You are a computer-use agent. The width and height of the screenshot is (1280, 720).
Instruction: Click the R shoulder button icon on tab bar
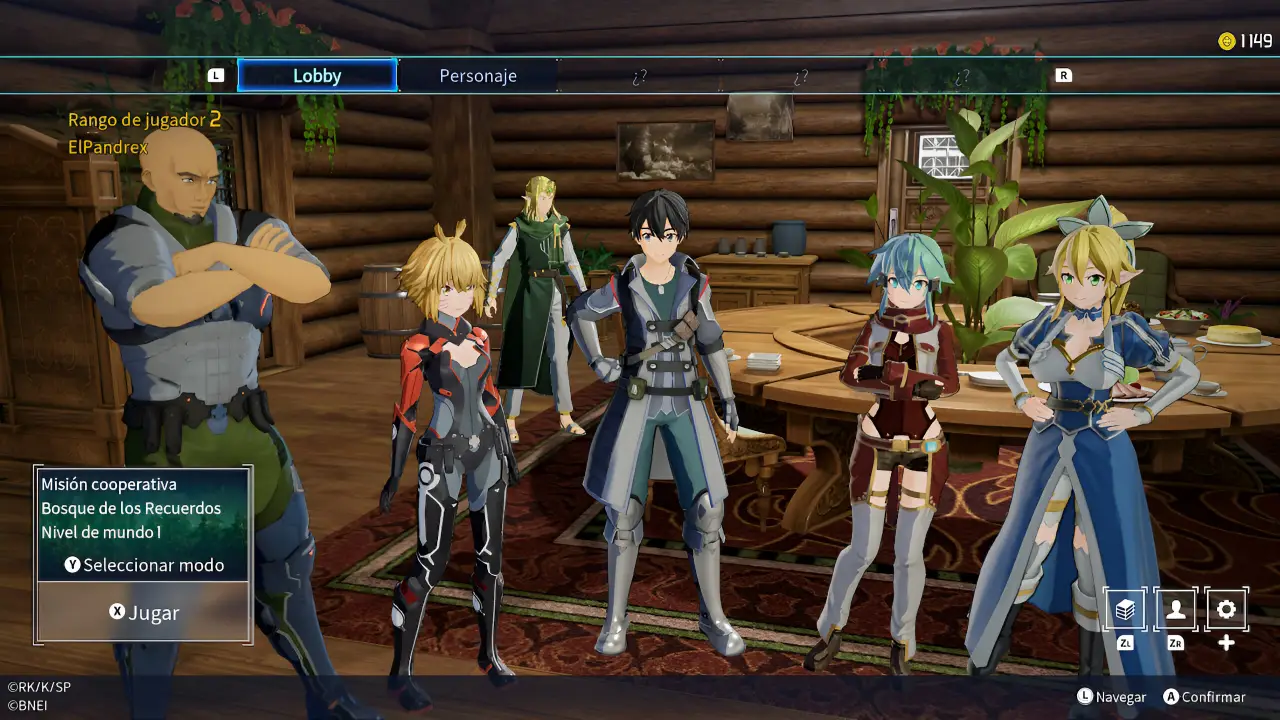1064,74
